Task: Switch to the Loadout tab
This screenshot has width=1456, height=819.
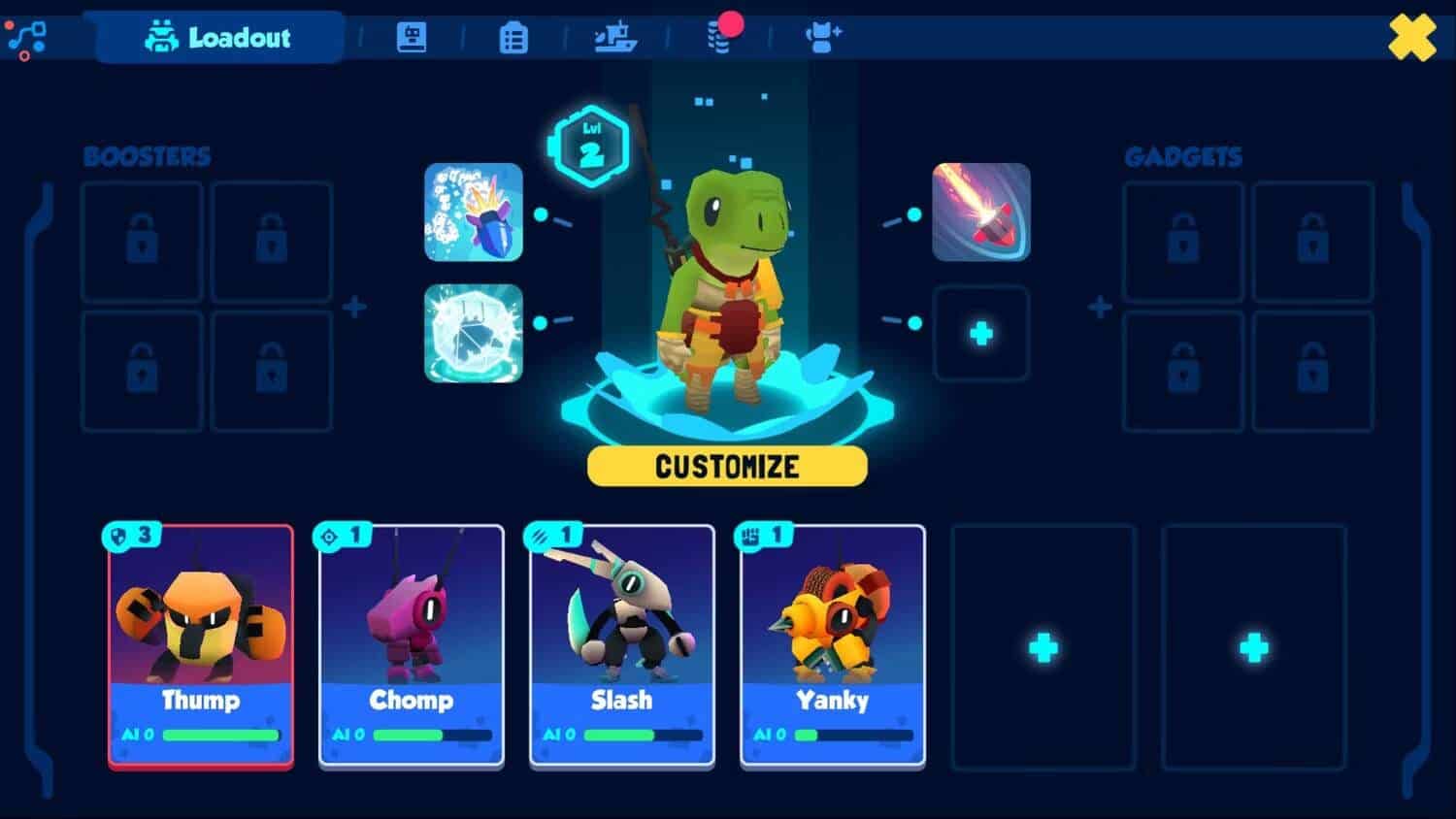Action: 215,38
